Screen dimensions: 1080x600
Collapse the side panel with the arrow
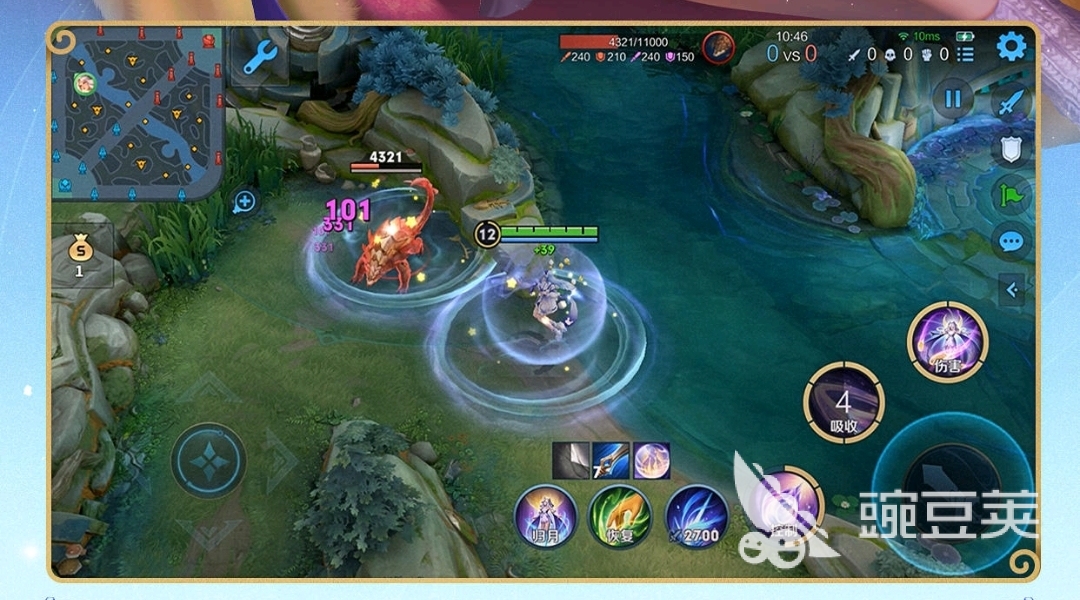(1011, 290)
